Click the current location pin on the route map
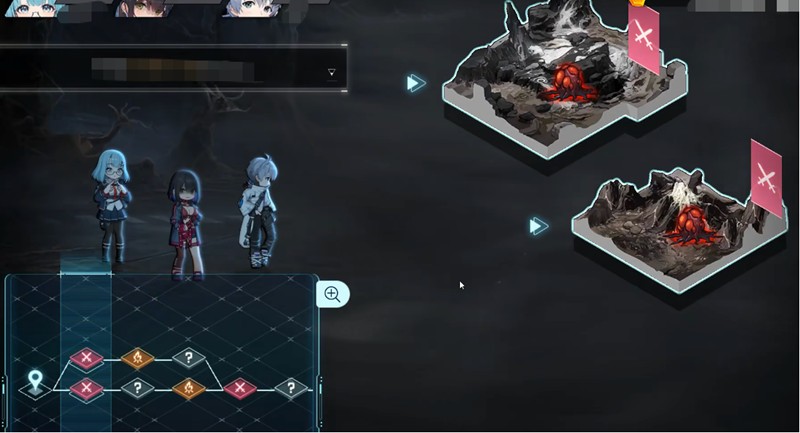 pyautogui.click(x=36, y=381)
